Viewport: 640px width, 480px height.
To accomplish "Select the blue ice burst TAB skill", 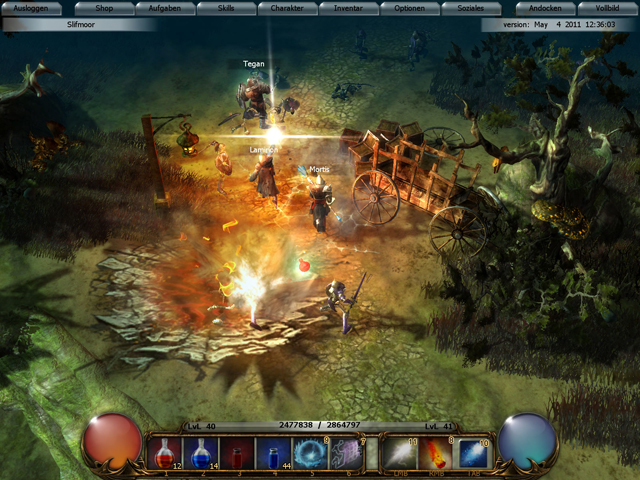I will 473,453.
